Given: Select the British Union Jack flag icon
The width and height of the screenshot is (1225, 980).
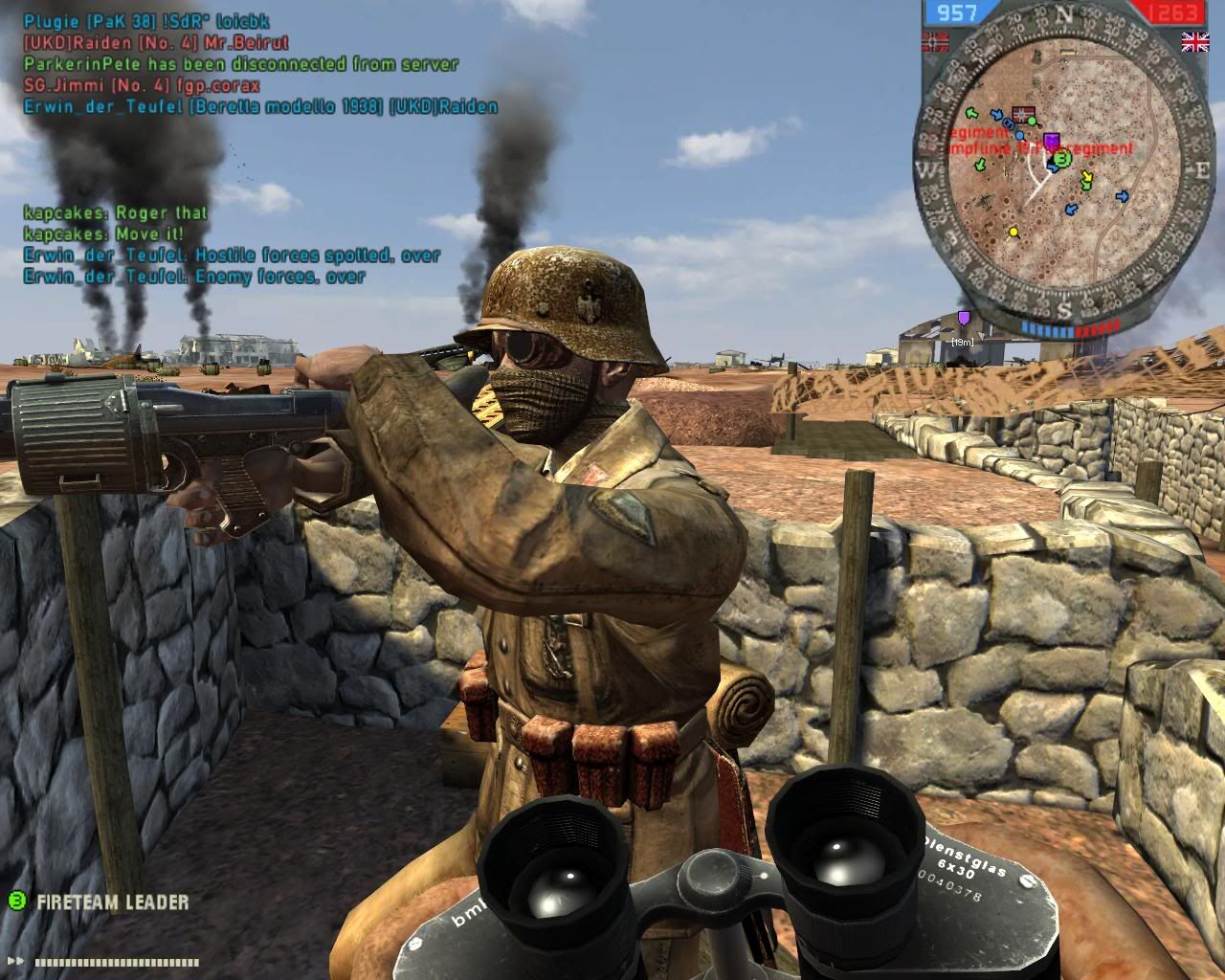Looking at the screenshot, I should (x=1195, y=44).
